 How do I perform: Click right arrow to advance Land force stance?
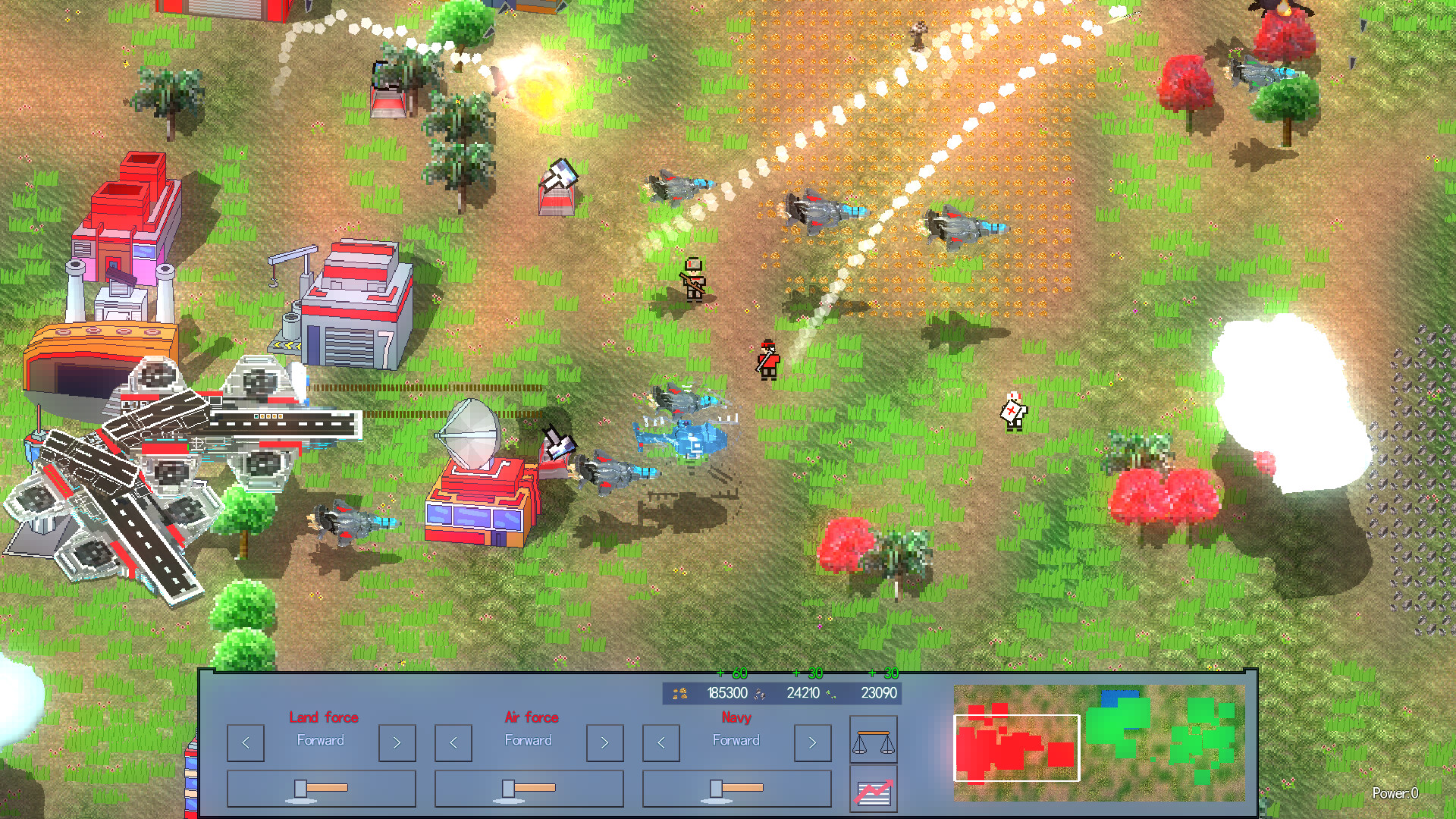point(397,742)
